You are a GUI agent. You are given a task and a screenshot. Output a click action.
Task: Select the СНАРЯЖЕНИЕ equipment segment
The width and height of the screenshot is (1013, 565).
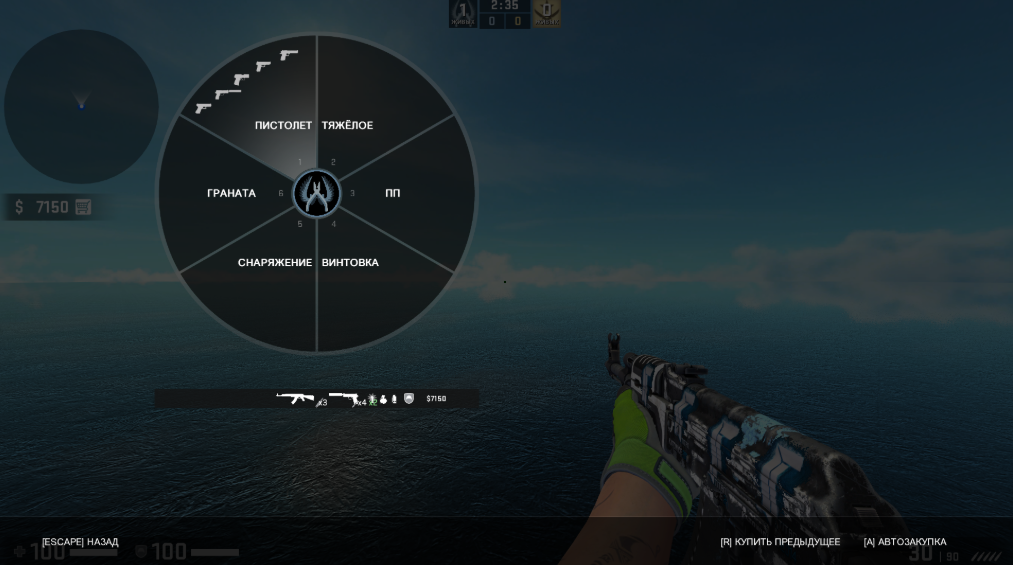point(275,263)
